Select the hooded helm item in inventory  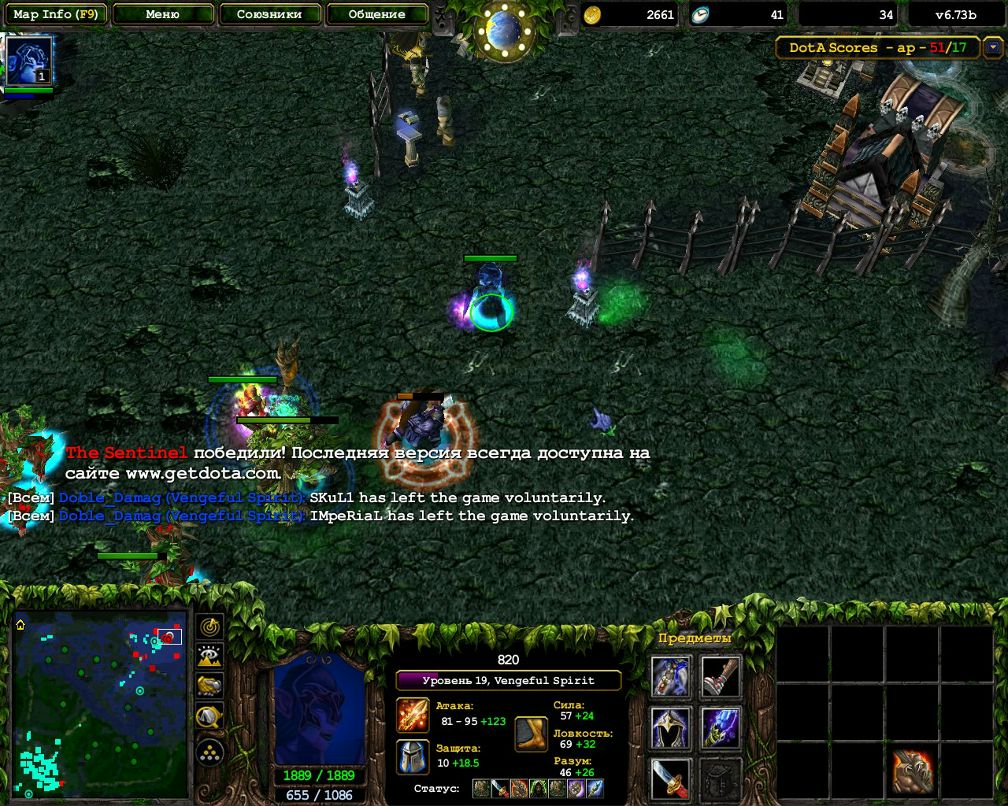pos(670,727)
